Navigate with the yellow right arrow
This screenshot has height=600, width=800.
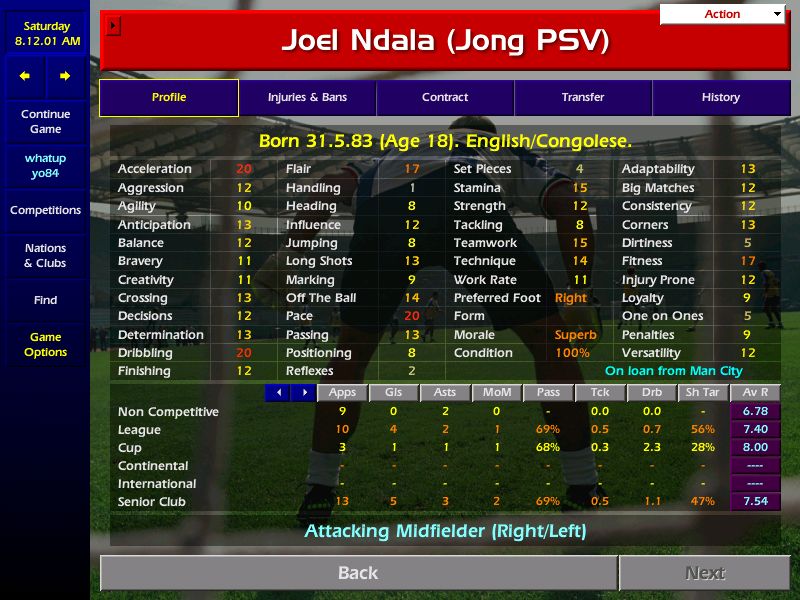click(x=65, y=76)
